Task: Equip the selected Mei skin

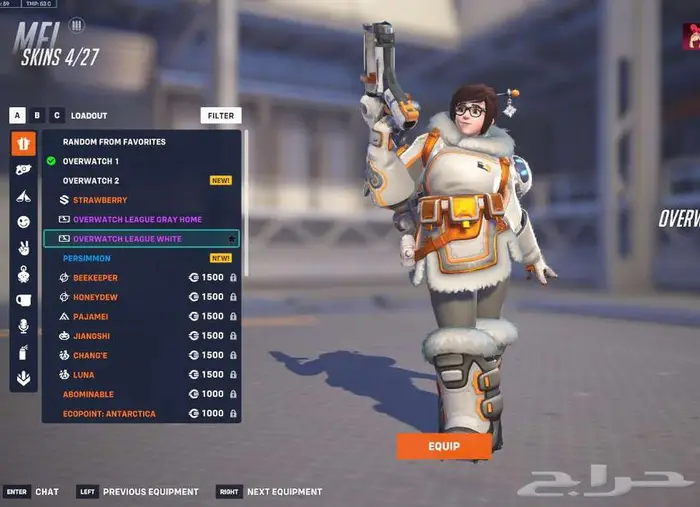Action: 444,446
